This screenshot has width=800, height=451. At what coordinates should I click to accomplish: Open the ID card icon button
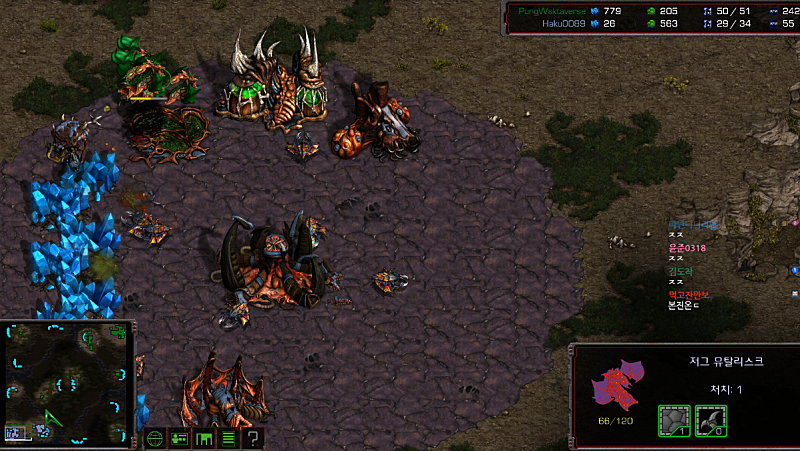click(179, 438)
